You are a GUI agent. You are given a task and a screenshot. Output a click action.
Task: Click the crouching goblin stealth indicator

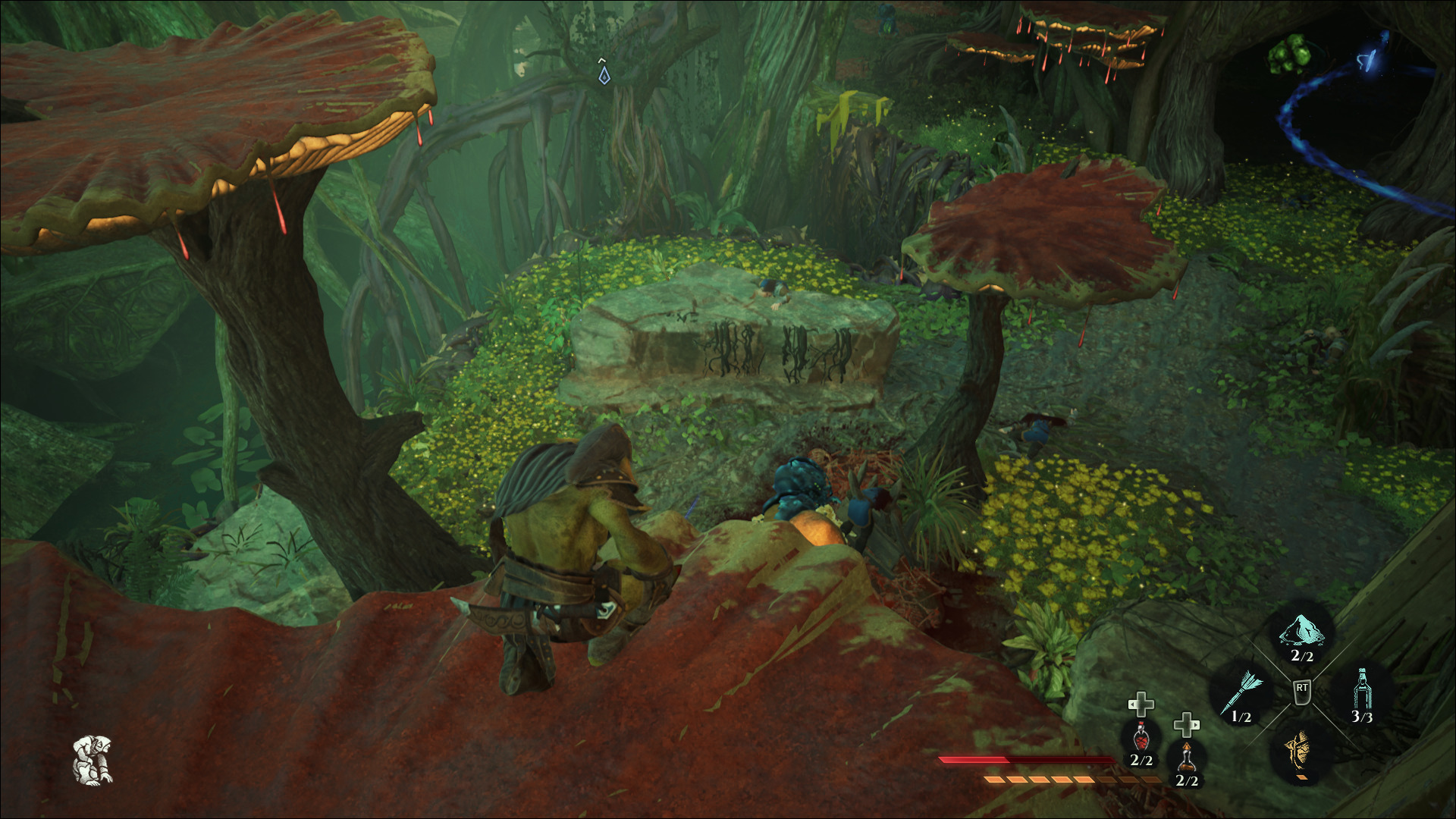pos(93,759)
